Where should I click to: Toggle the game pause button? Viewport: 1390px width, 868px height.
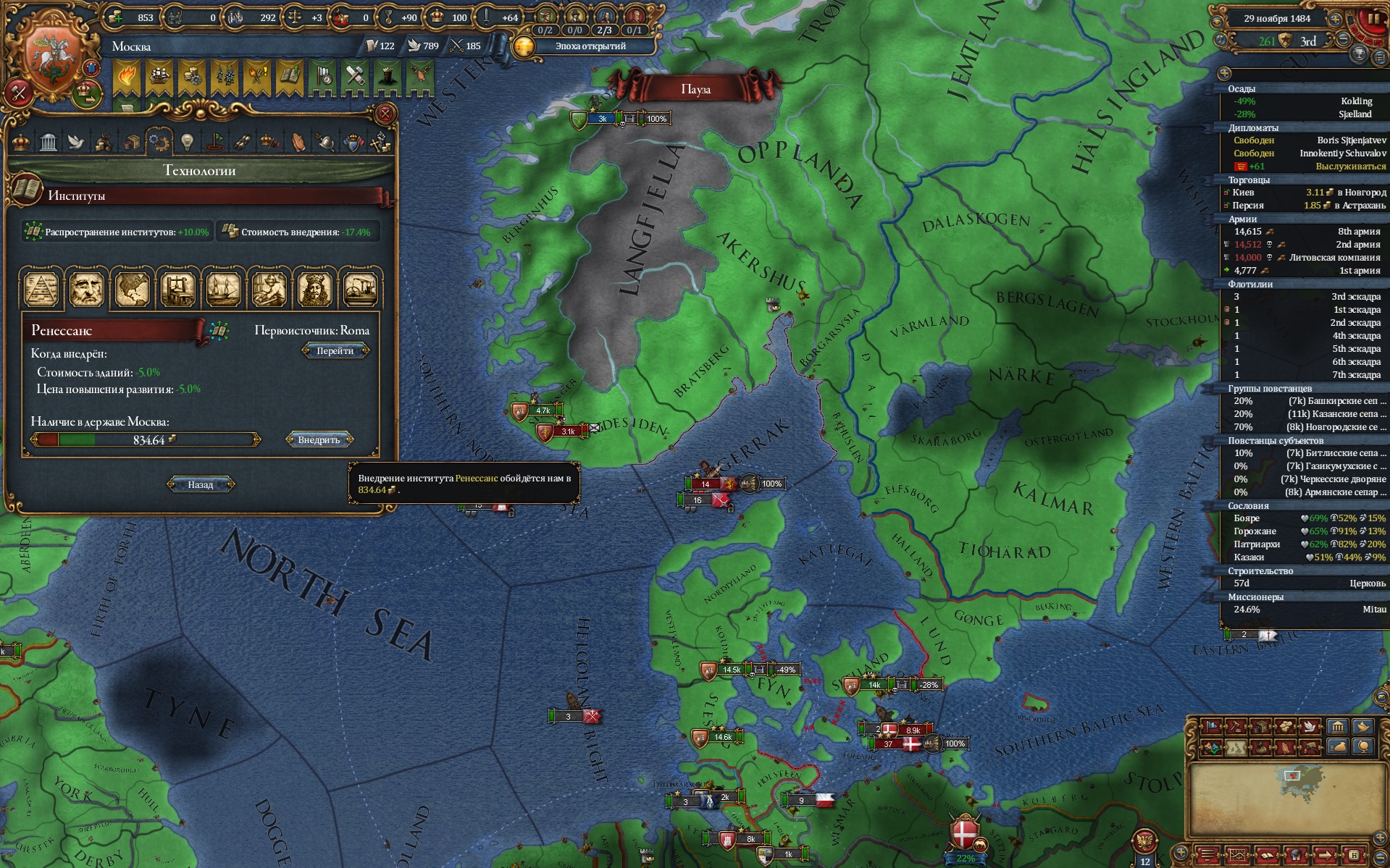tap(1372, 20)
